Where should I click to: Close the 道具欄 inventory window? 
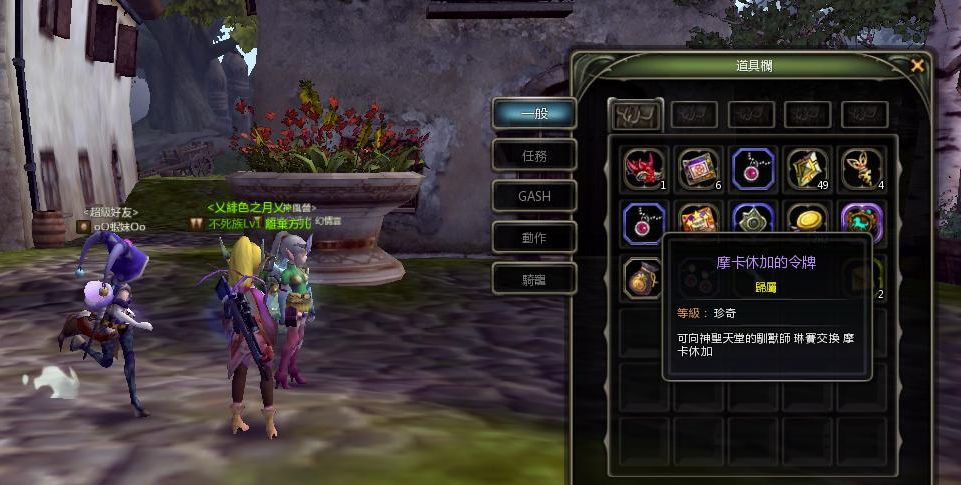click(917, 66)
